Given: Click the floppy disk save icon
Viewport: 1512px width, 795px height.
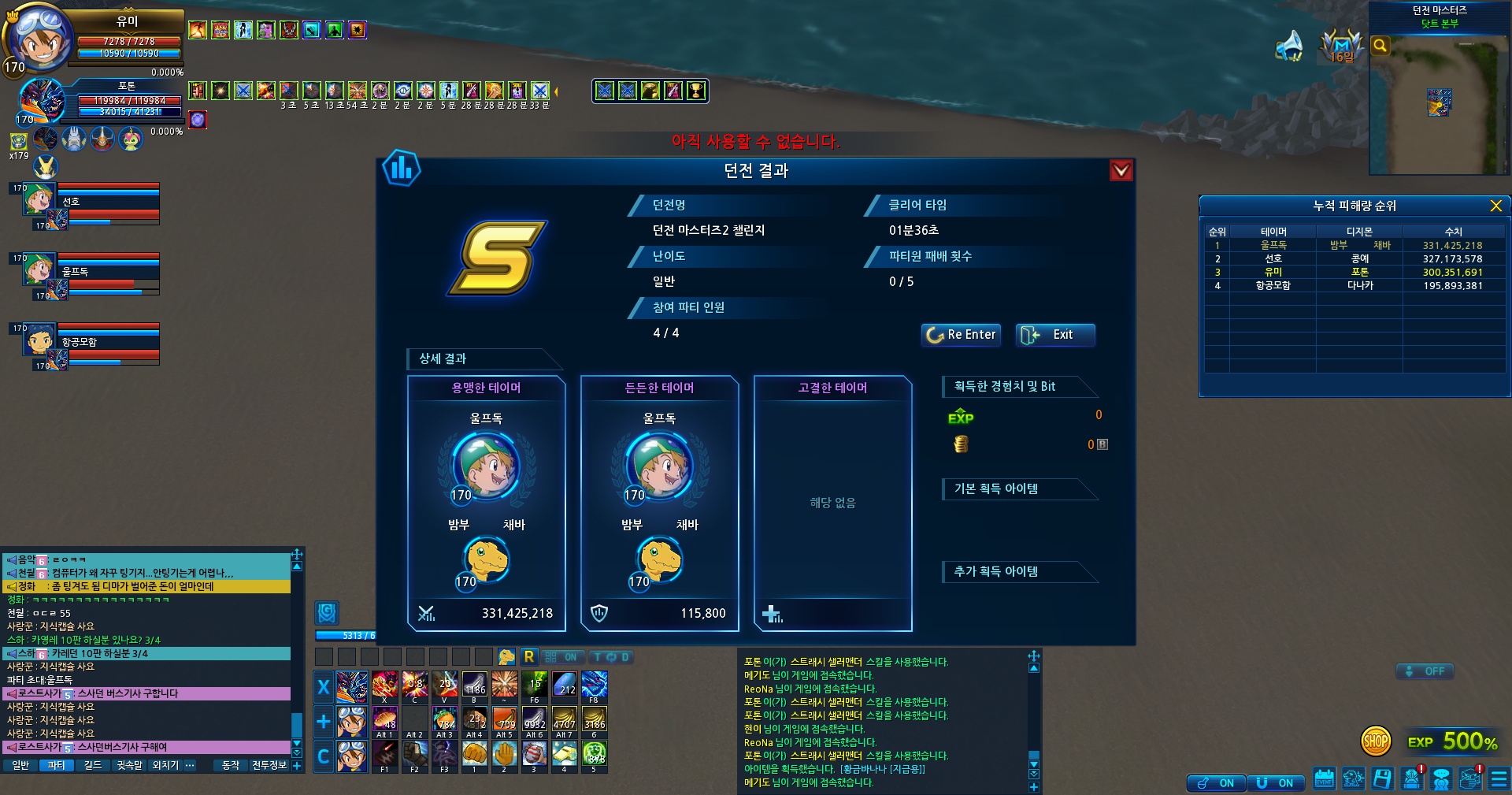Looking at the screenshot, I should click(x=1382, y=778).
